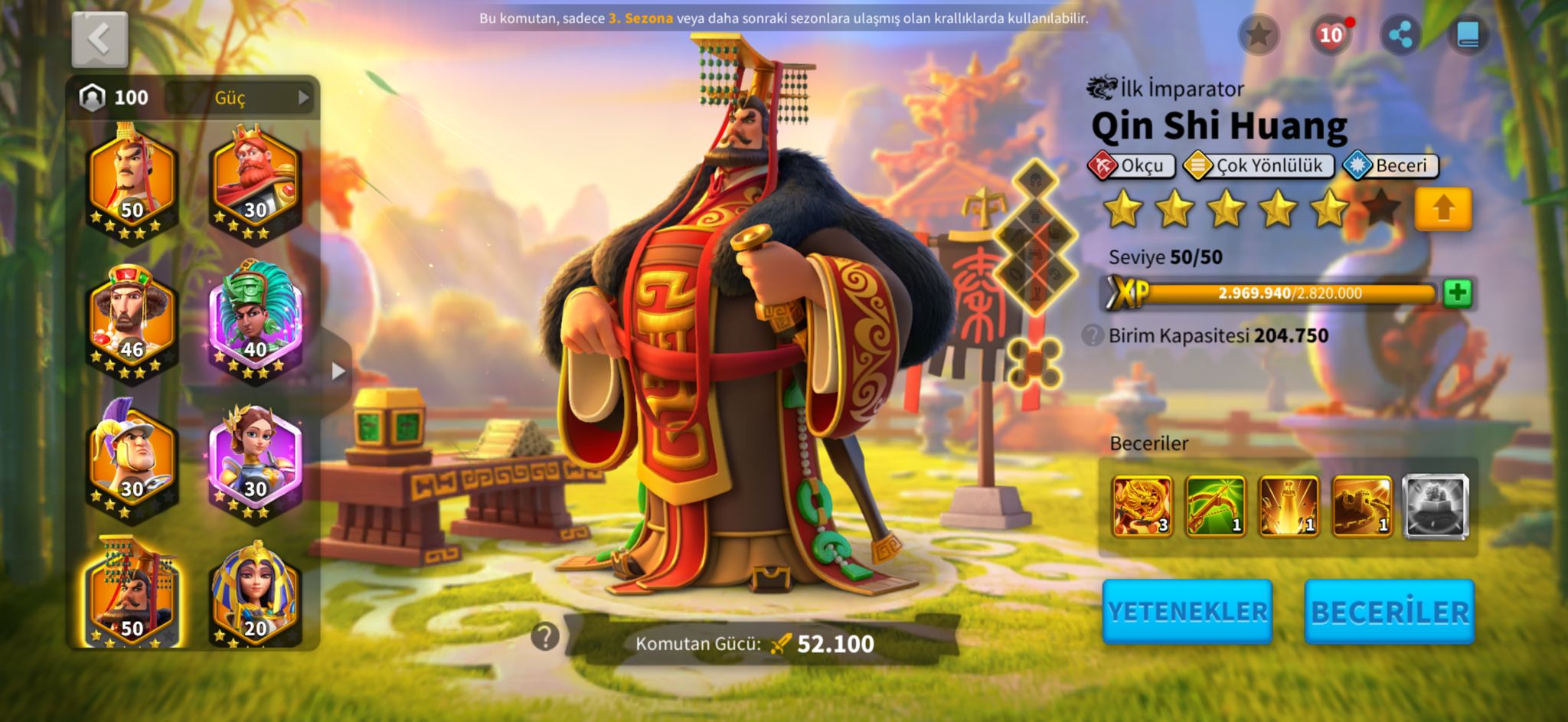The image size is (1568, 722).
Task: Add XP with the green plus button
Action: click(x=1457, y=293)
